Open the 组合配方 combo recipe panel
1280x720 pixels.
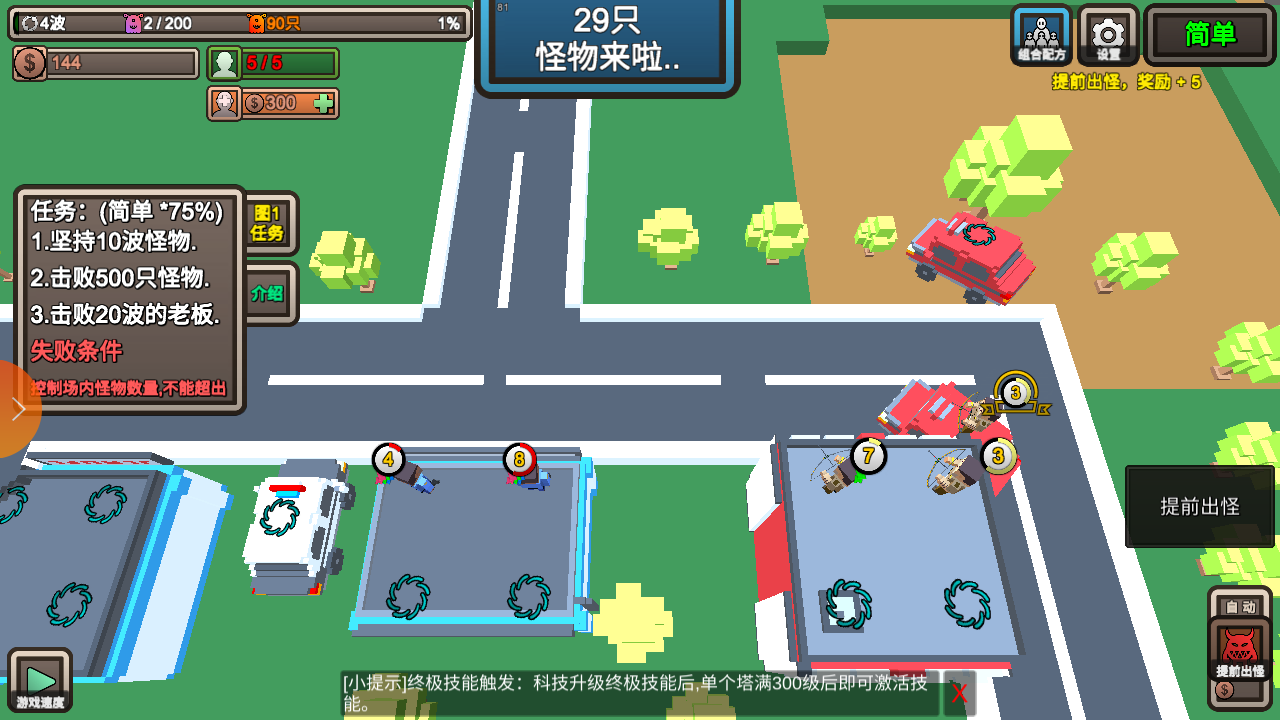click(x=1042, y=37)
